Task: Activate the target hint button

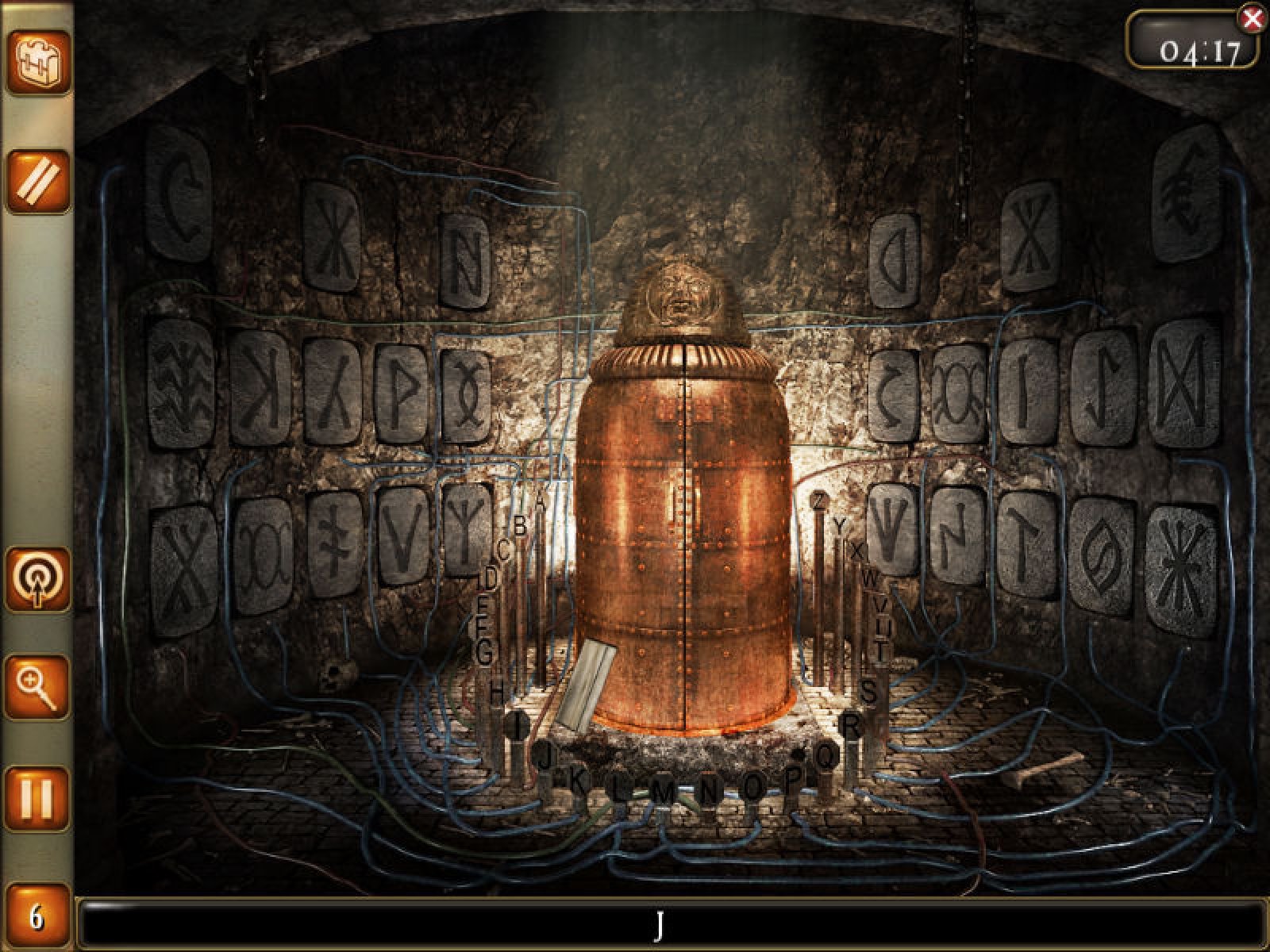Action: [x=38, y=579]
